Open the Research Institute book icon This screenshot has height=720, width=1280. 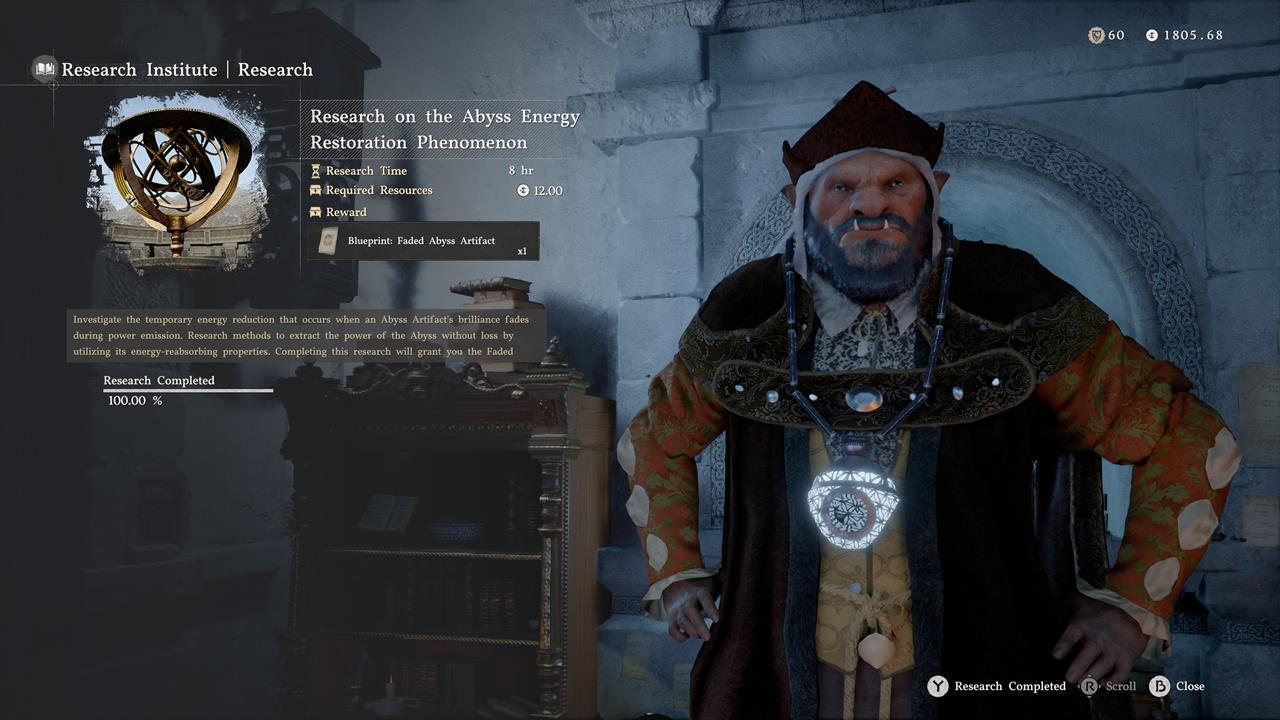click(x=44, y=69)
